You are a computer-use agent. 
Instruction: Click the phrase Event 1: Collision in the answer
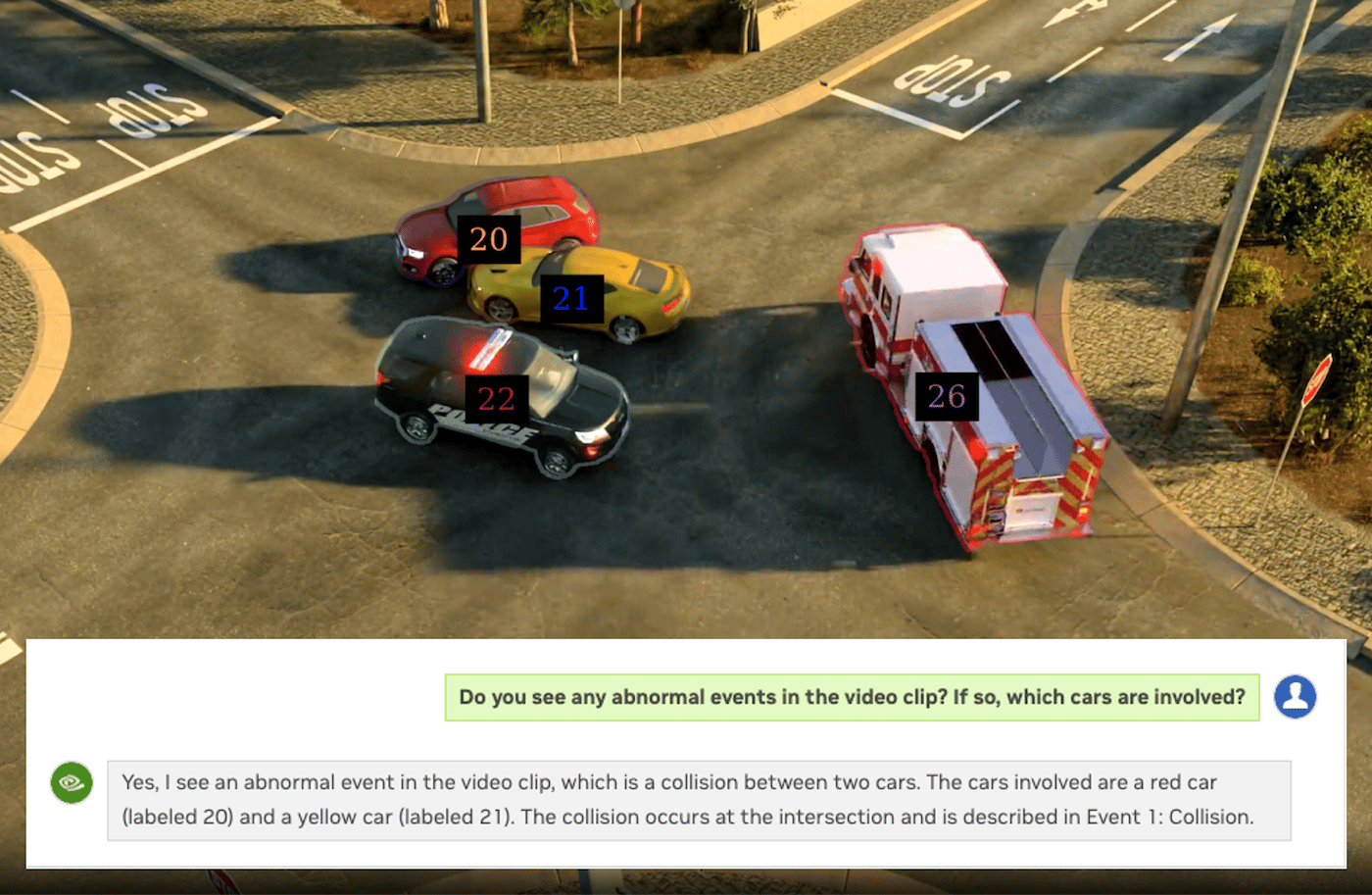tap(1172, 815)
